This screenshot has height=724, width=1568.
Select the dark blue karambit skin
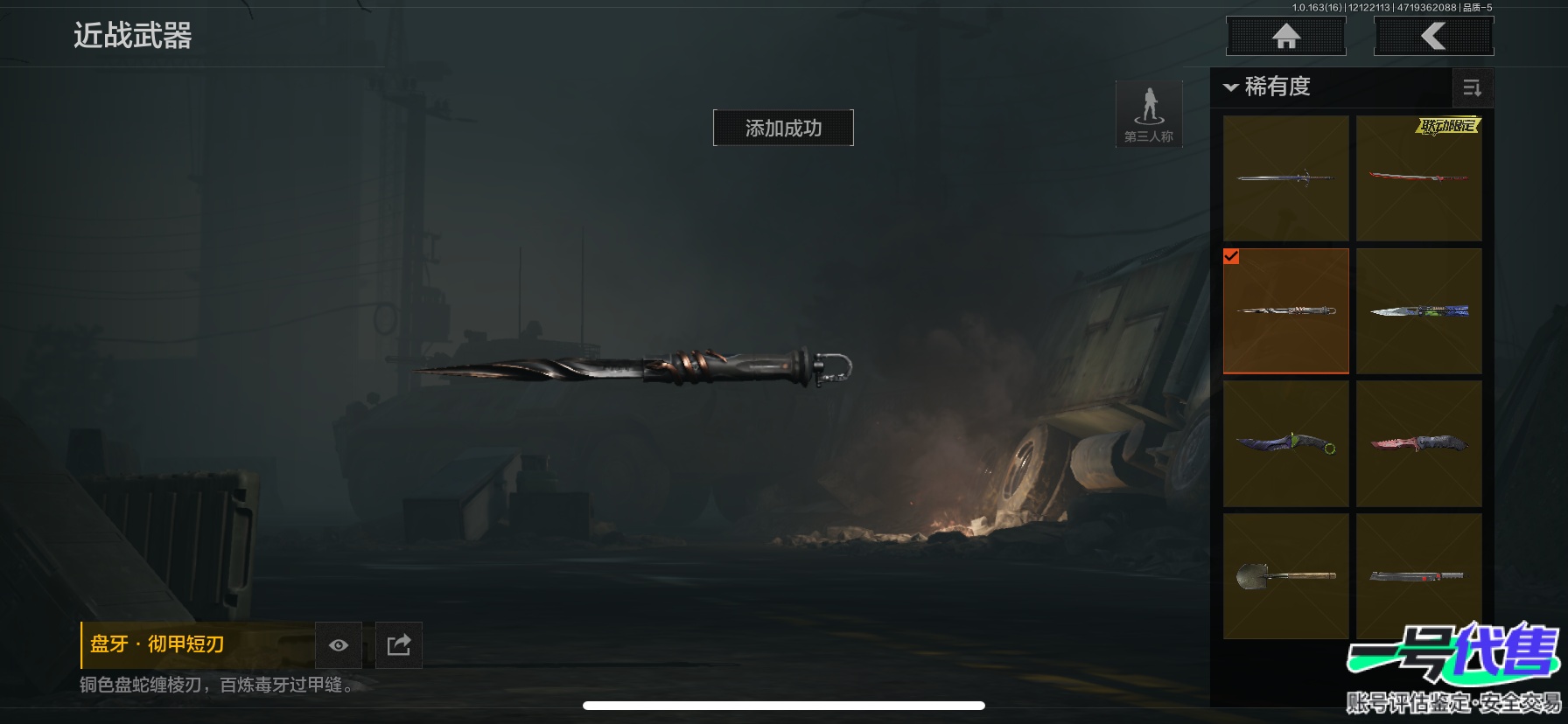click(x=1285, y=444)
